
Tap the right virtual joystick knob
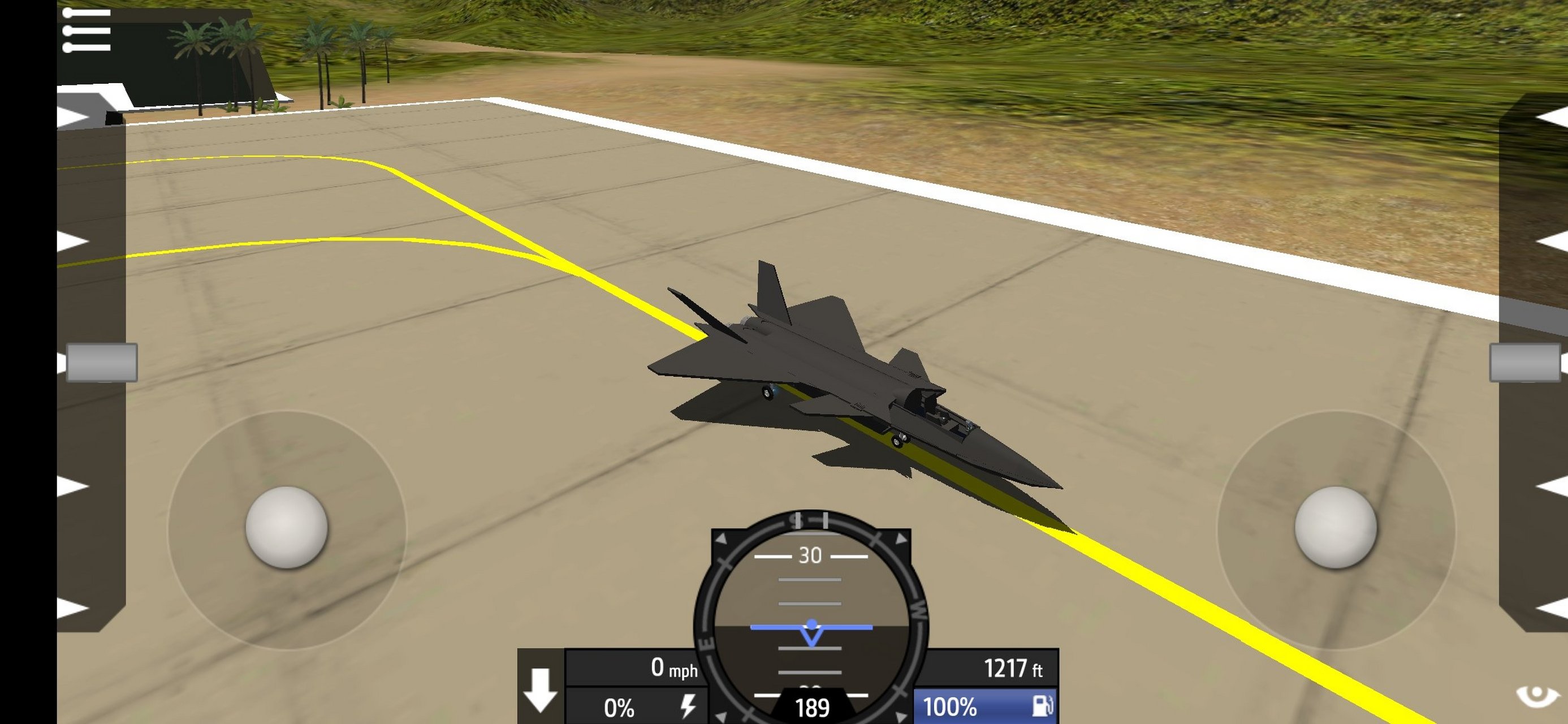tap(1336, 527)
